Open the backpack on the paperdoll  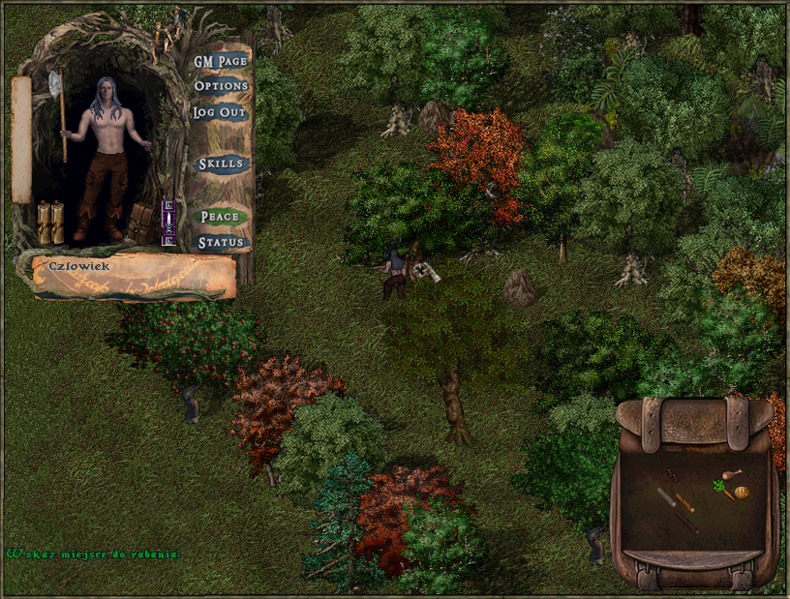141,223
